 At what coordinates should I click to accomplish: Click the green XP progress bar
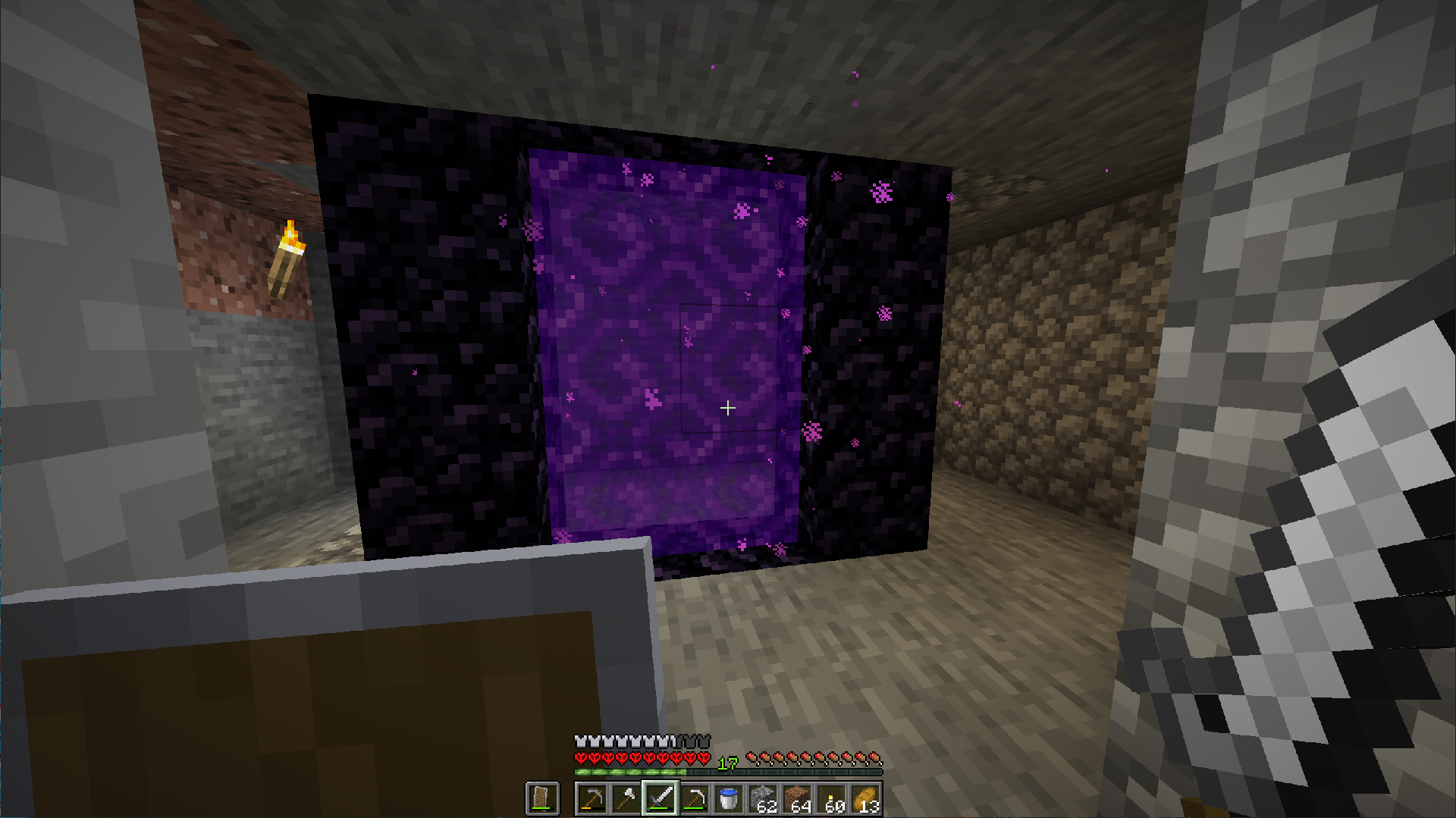tap(629, 770)
